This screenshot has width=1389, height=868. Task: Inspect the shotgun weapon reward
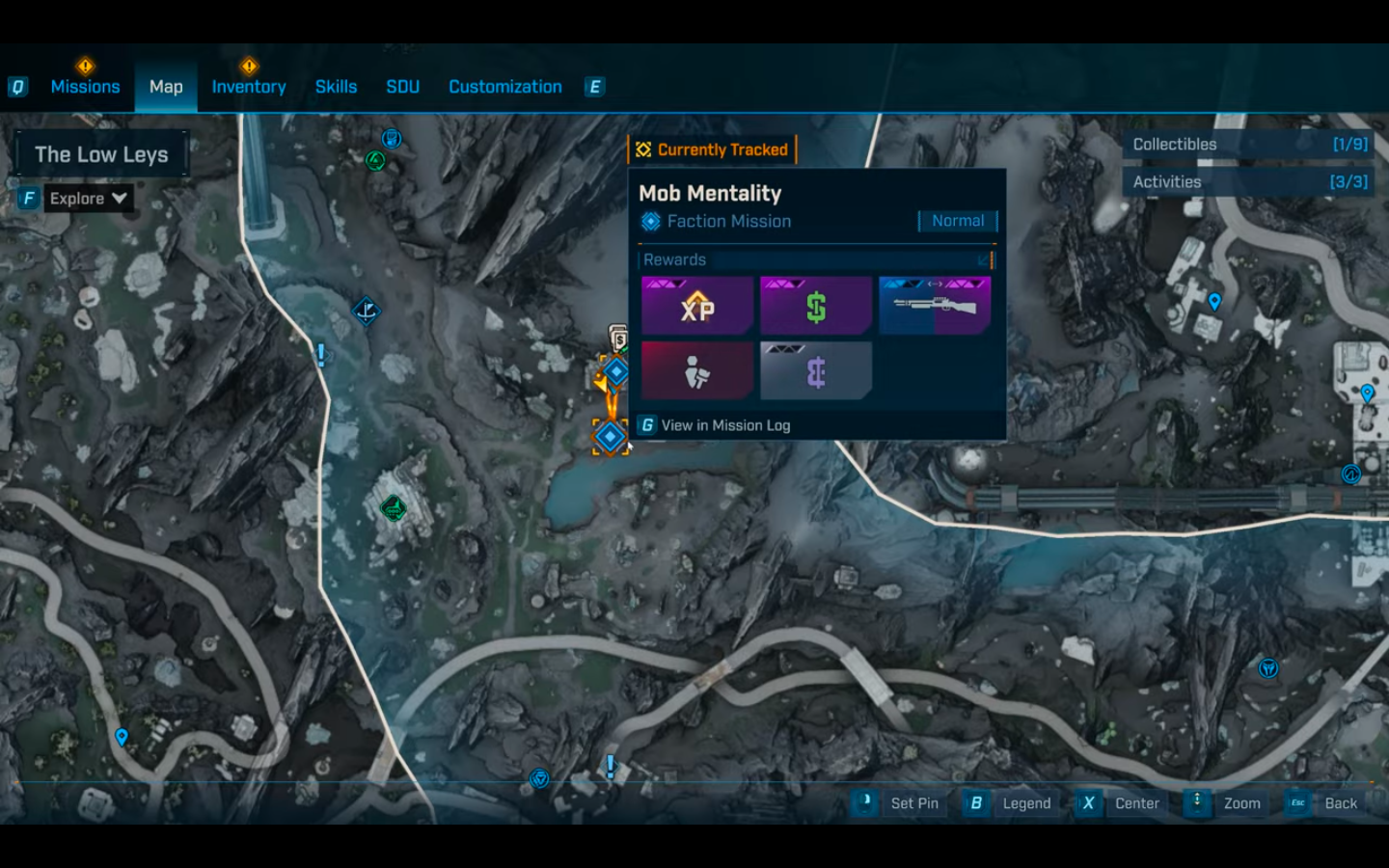(934, 307)
